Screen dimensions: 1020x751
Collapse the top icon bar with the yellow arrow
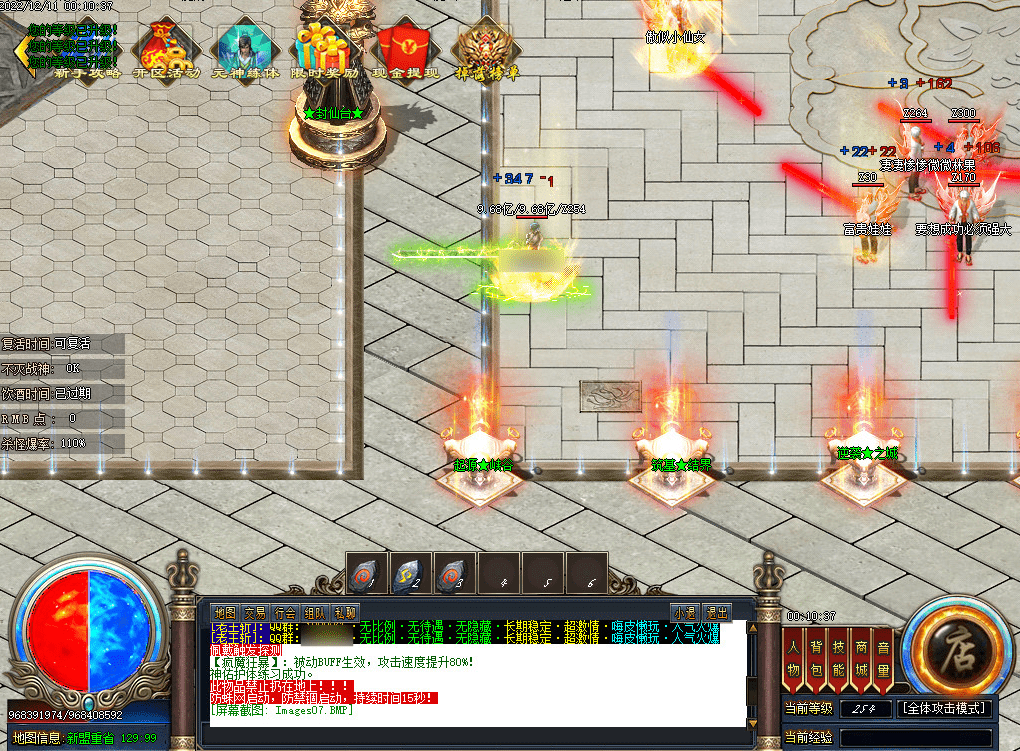[20, 48]
